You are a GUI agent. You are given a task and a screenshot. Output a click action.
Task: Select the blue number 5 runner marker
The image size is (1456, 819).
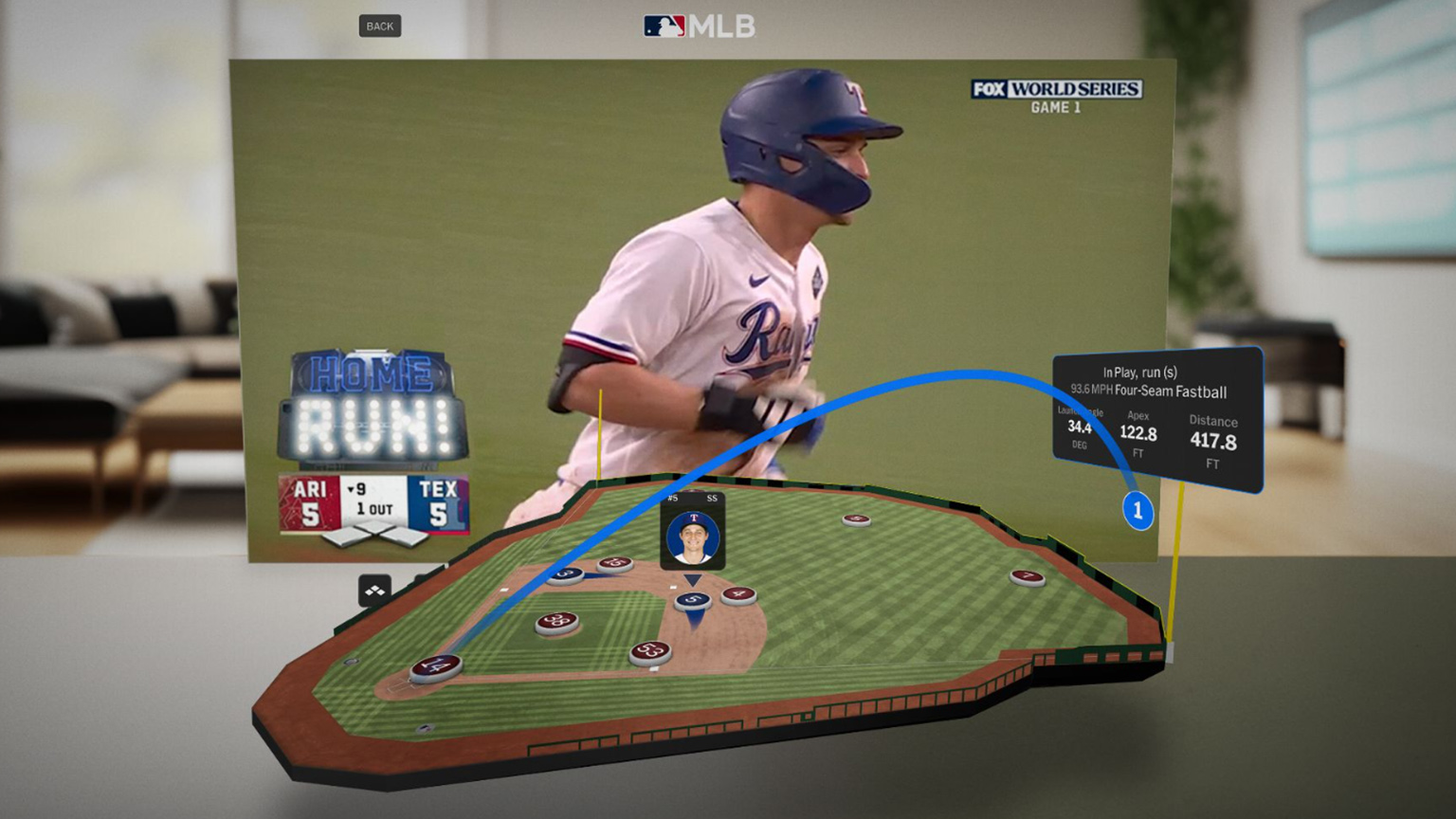693,600
